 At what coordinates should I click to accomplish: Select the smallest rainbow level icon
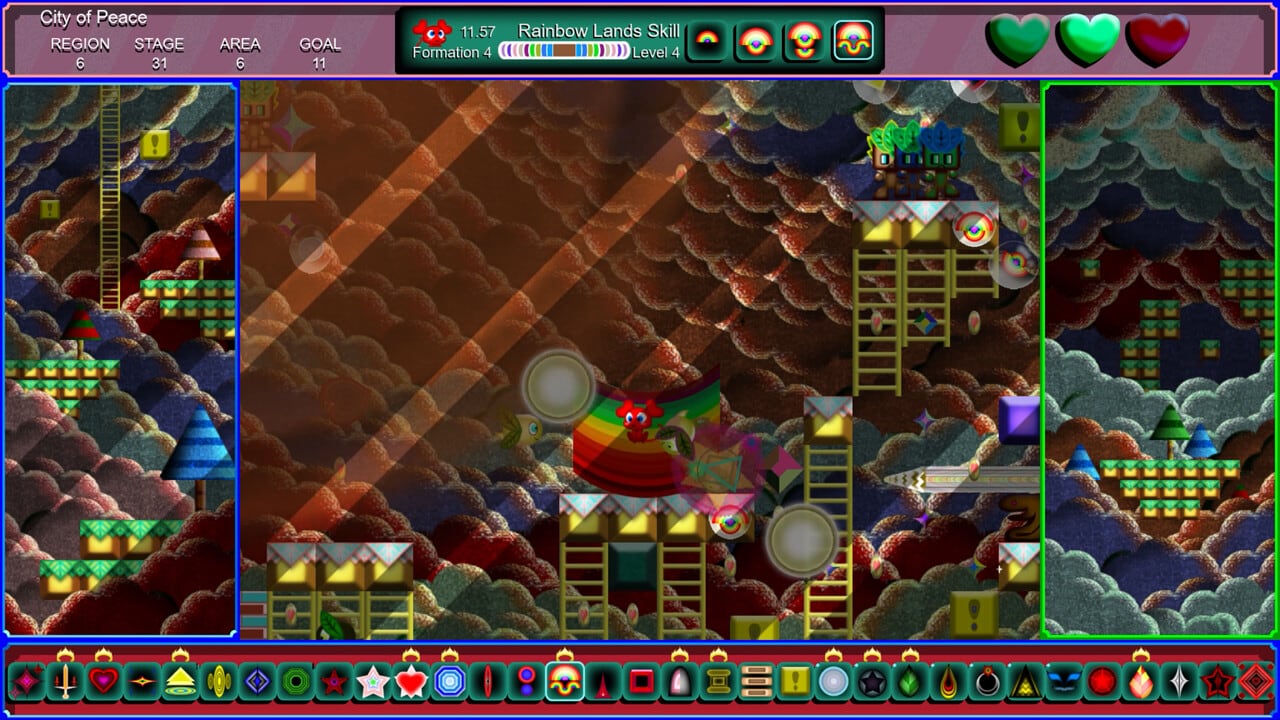tap(707, 41)
